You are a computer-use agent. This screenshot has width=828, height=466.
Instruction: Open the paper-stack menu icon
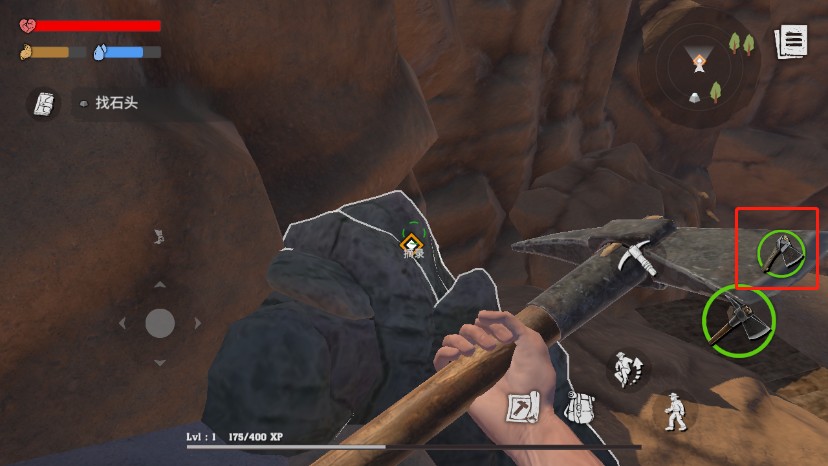[x=791, y=42]
